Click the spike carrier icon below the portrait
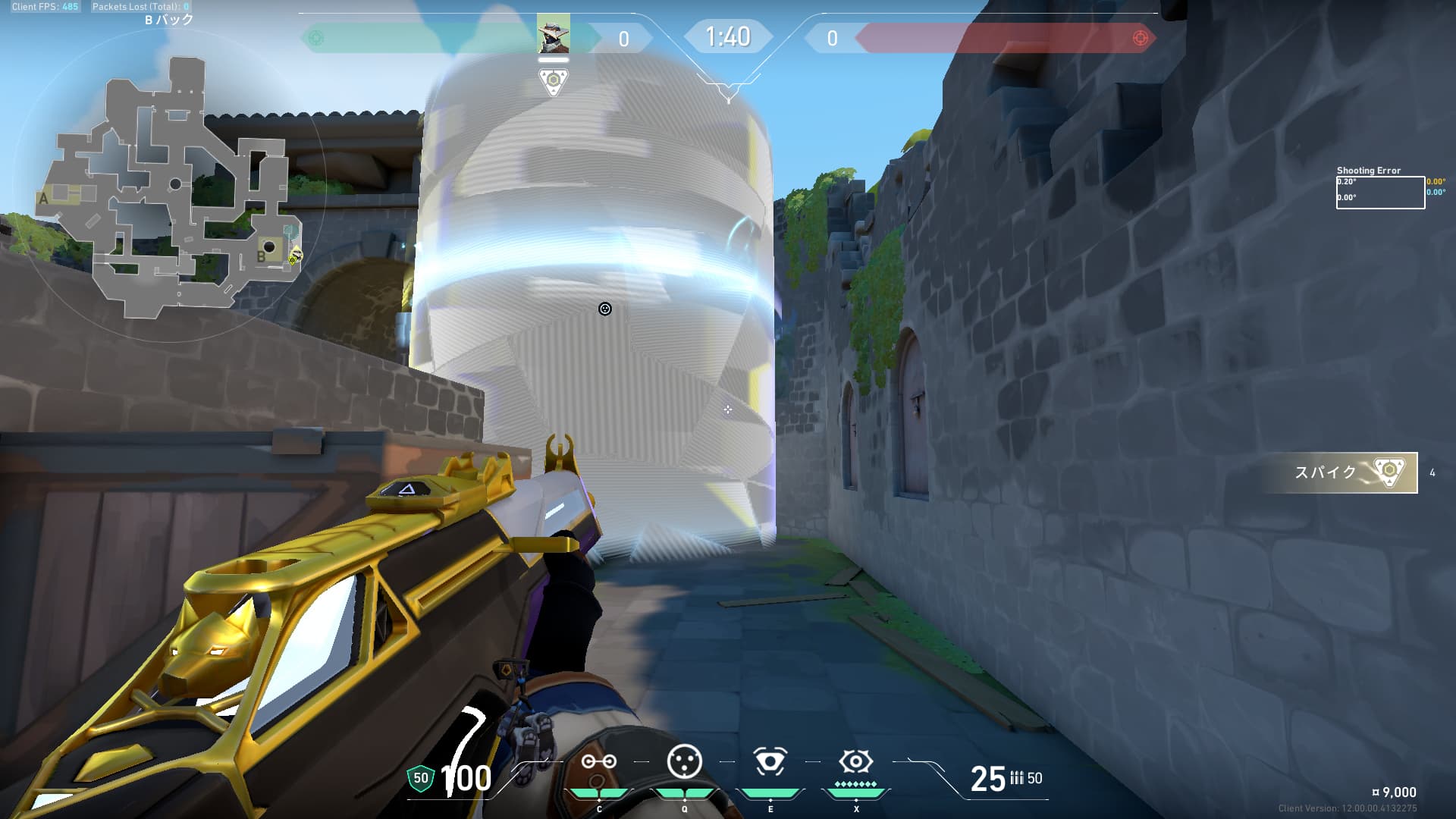 (553, 81)
